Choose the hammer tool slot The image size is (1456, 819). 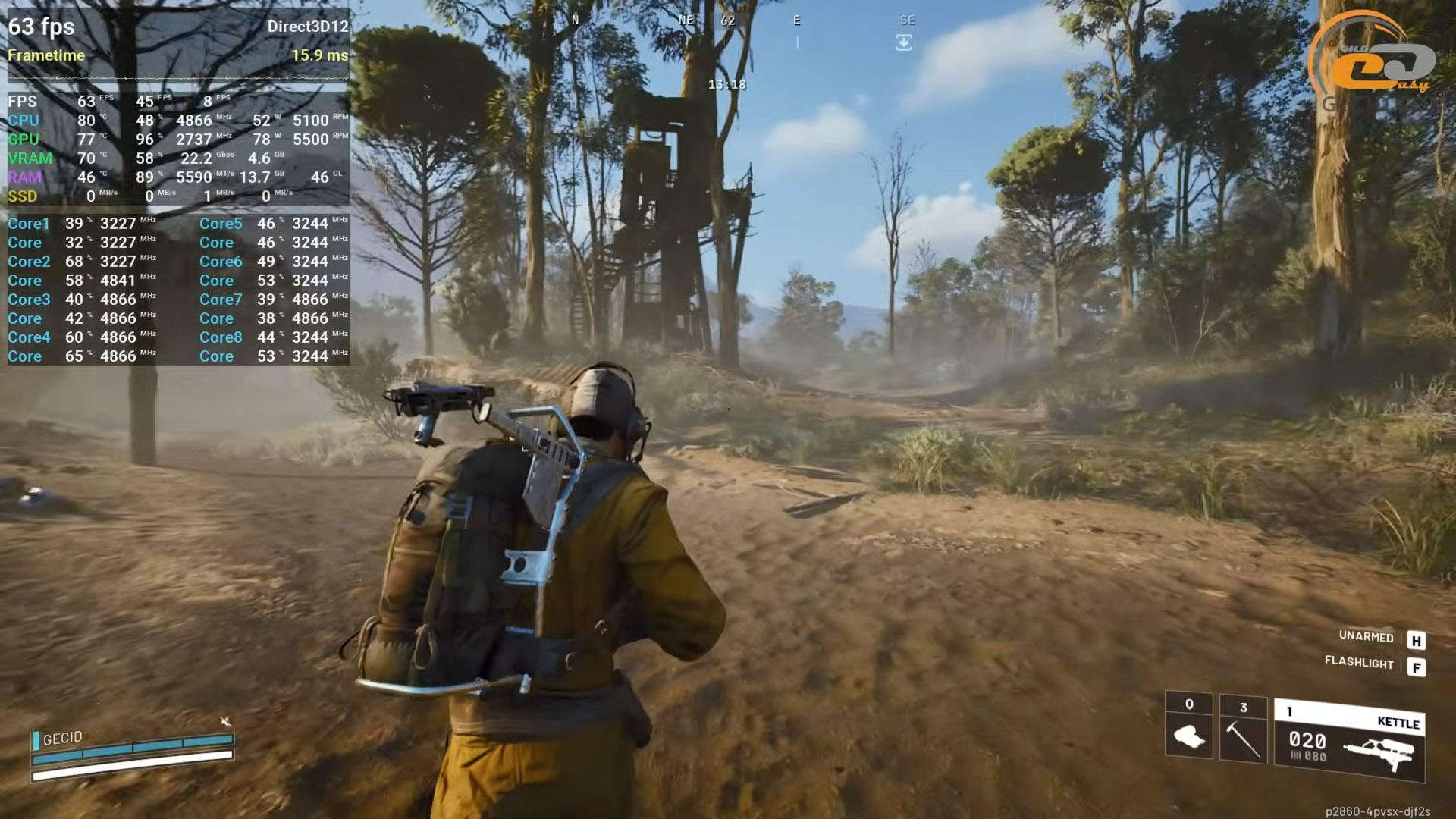pos(1243,730)
